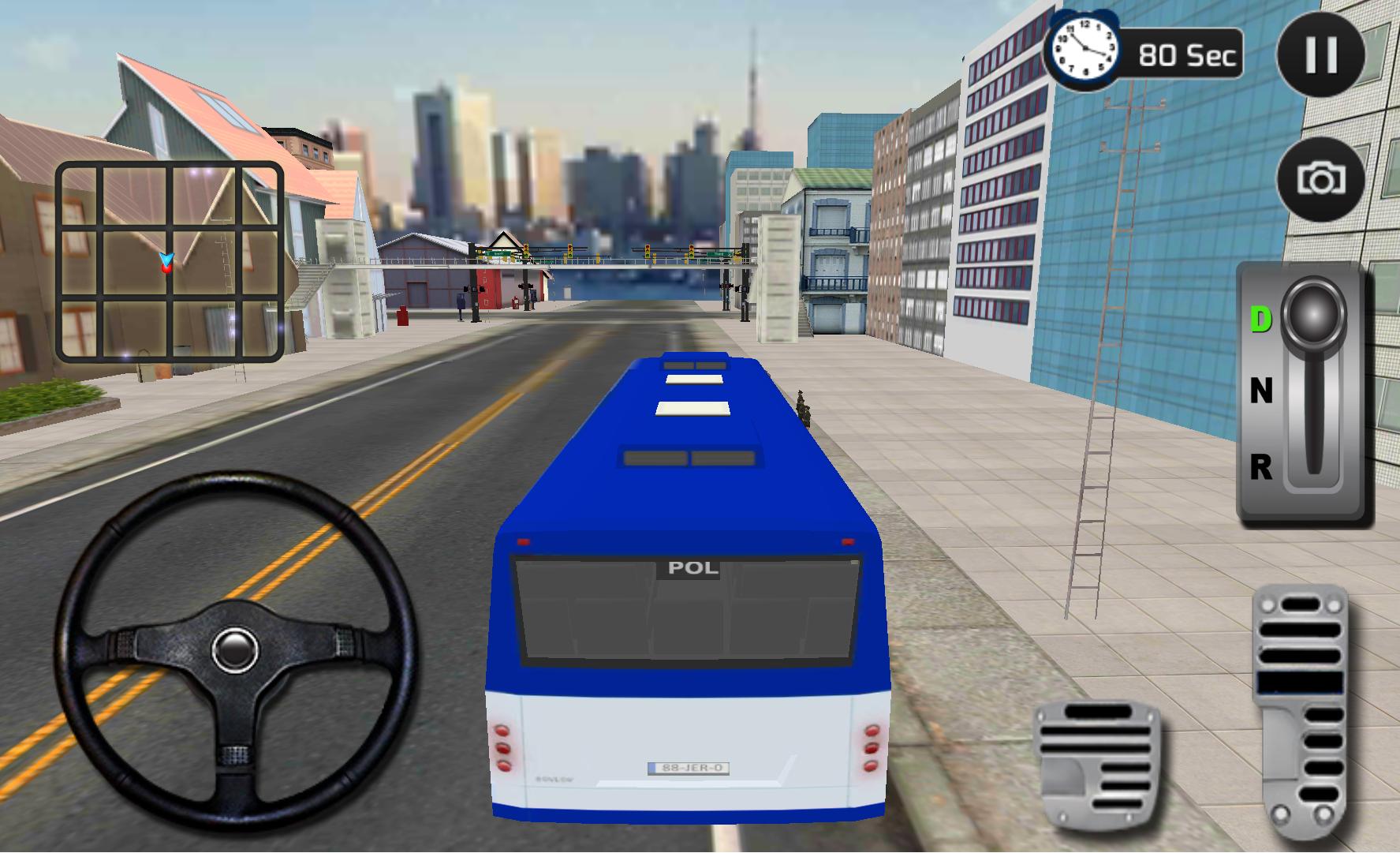This screenshot has width=1400, height=853.
Task: Tap the camera snapshot icon
Action: coord(1320,180)
